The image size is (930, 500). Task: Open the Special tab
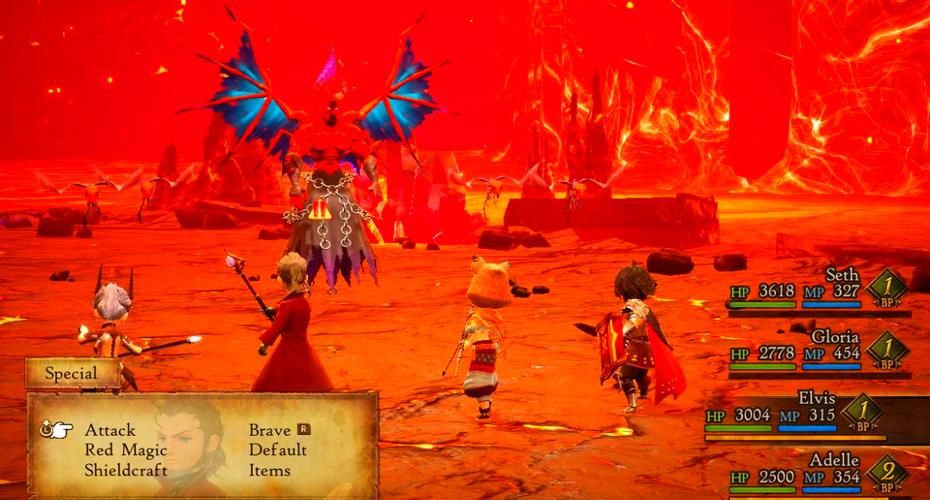[x=72, y=374]
